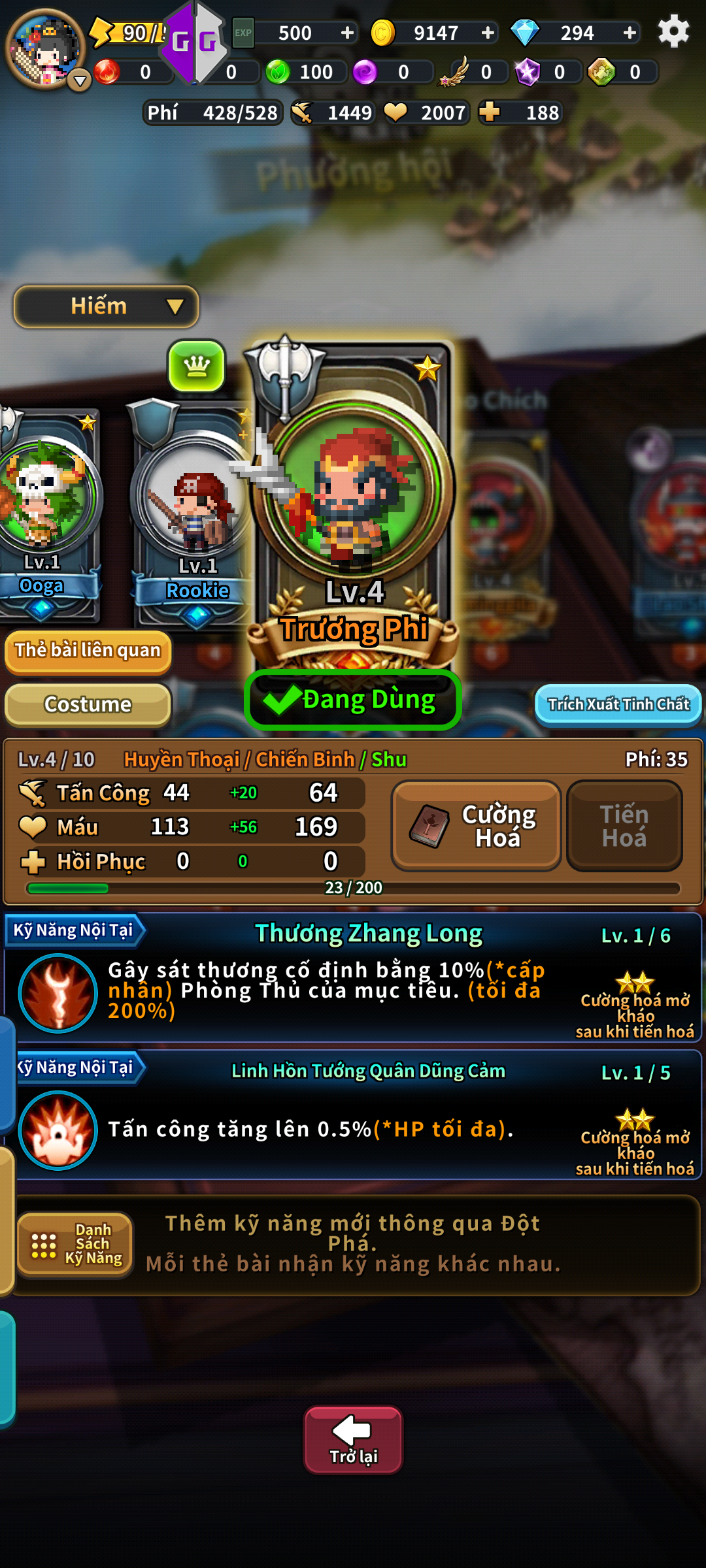Add more blue diamonds
Screen dimensions: 706x1568
click(x=630, y=33)
